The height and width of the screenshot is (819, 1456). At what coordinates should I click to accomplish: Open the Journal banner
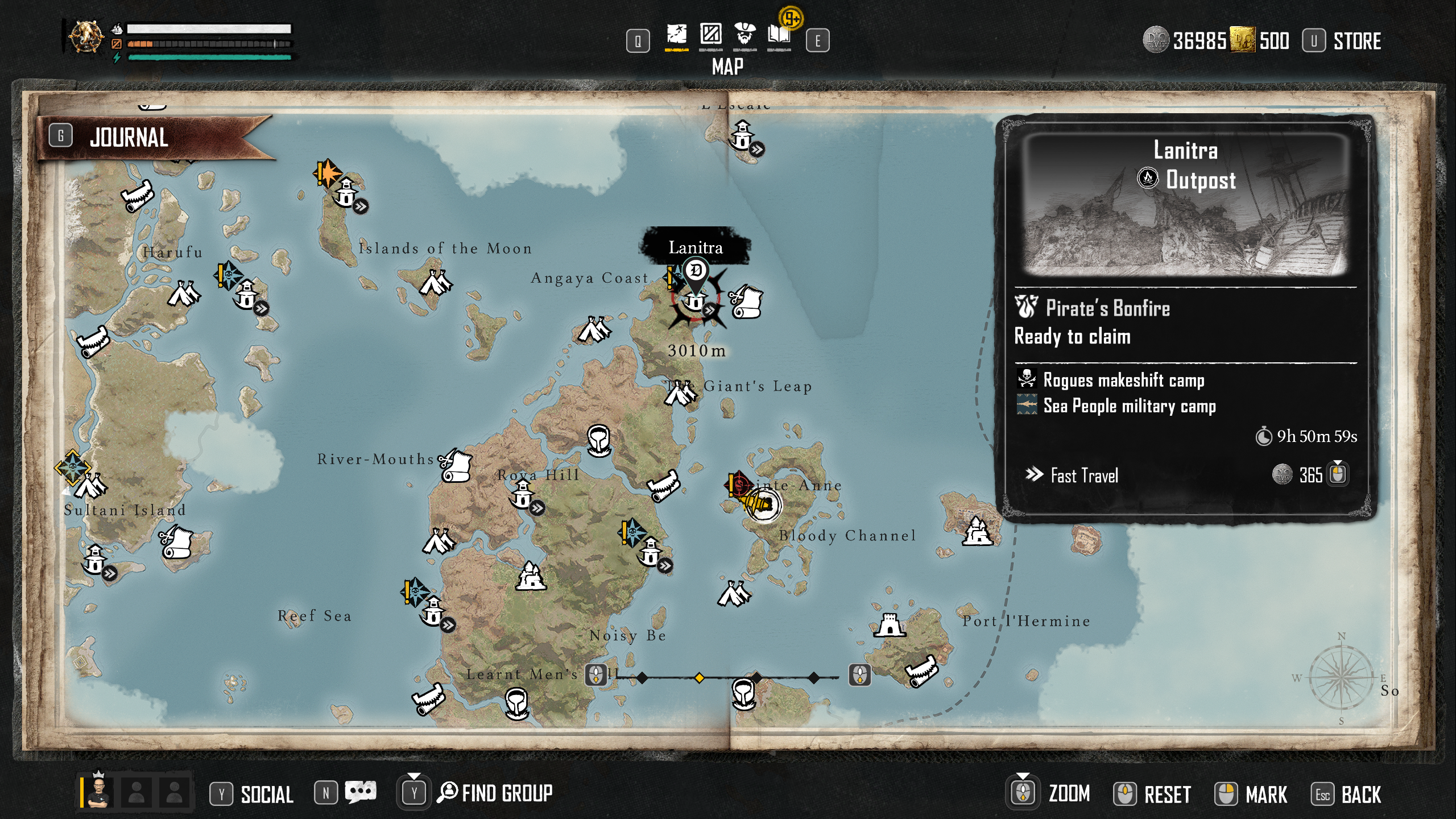click(129, 138)
